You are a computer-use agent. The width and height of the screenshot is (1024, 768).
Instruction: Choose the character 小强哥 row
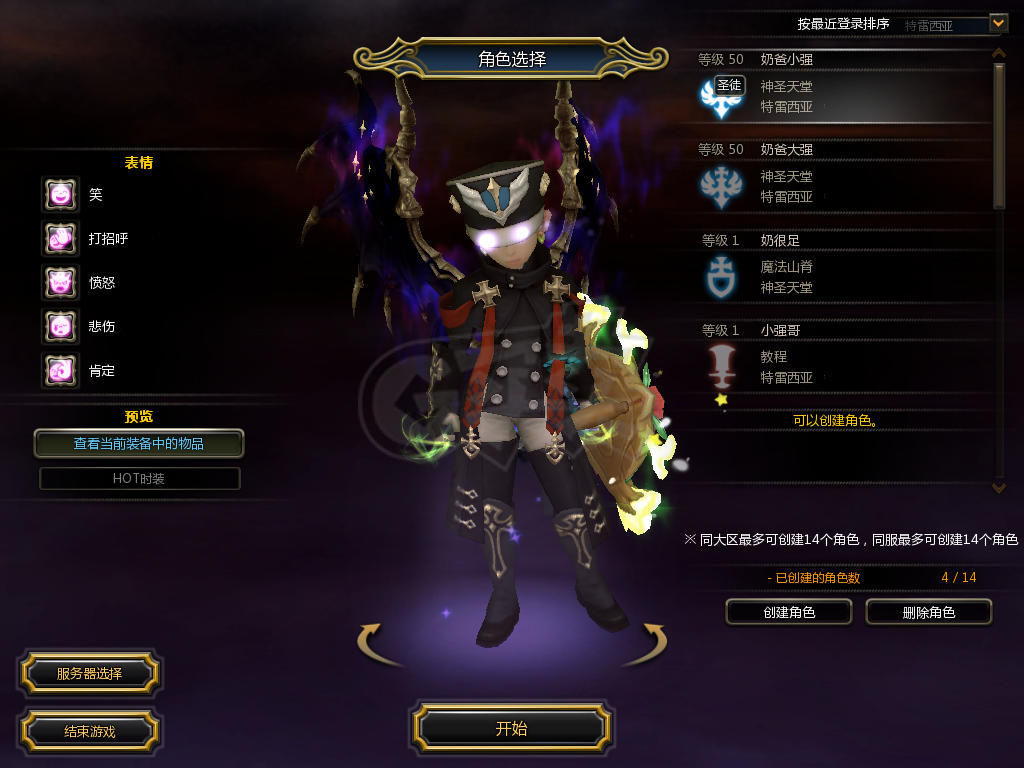(x=840, y=357)
